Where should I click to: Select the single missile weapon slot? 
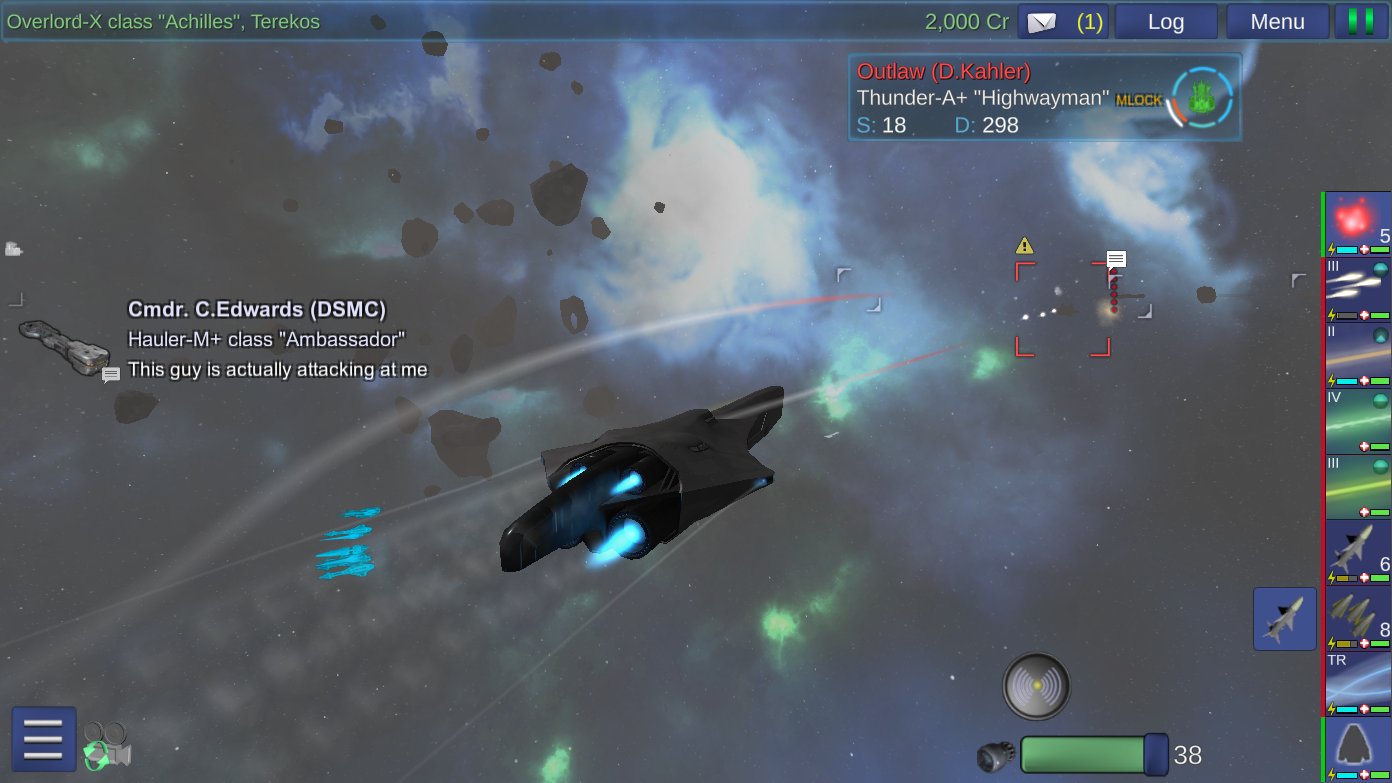[x=1358, y=552]
